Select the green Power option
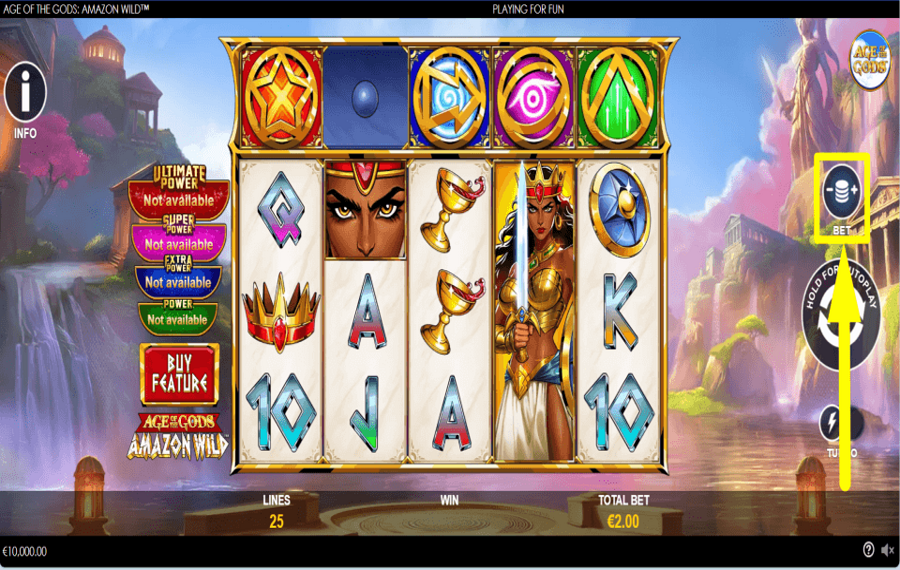This screenshot has width=900, height=570. (179, 319)
